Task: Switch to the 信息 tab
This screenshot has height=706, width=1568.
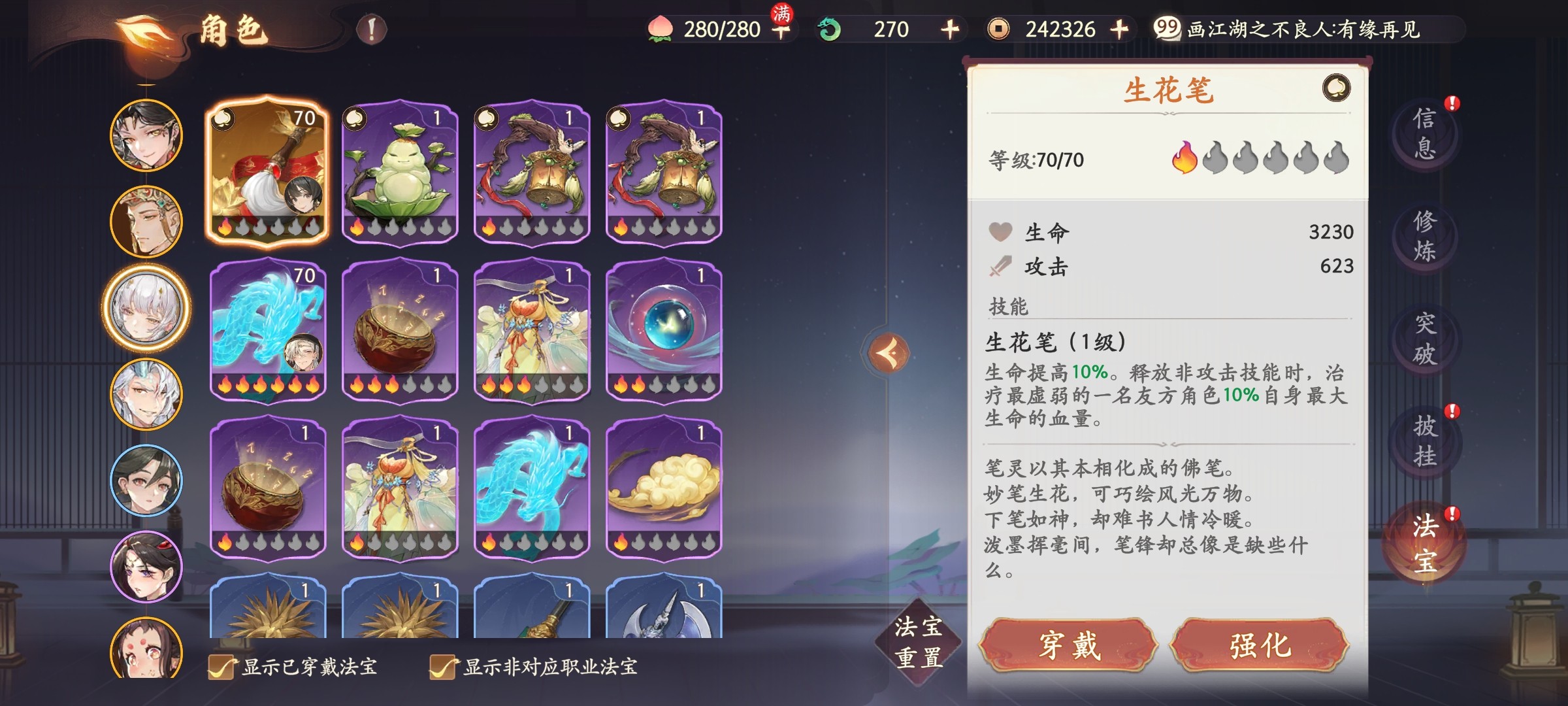Action: (x=1424, y=134)
